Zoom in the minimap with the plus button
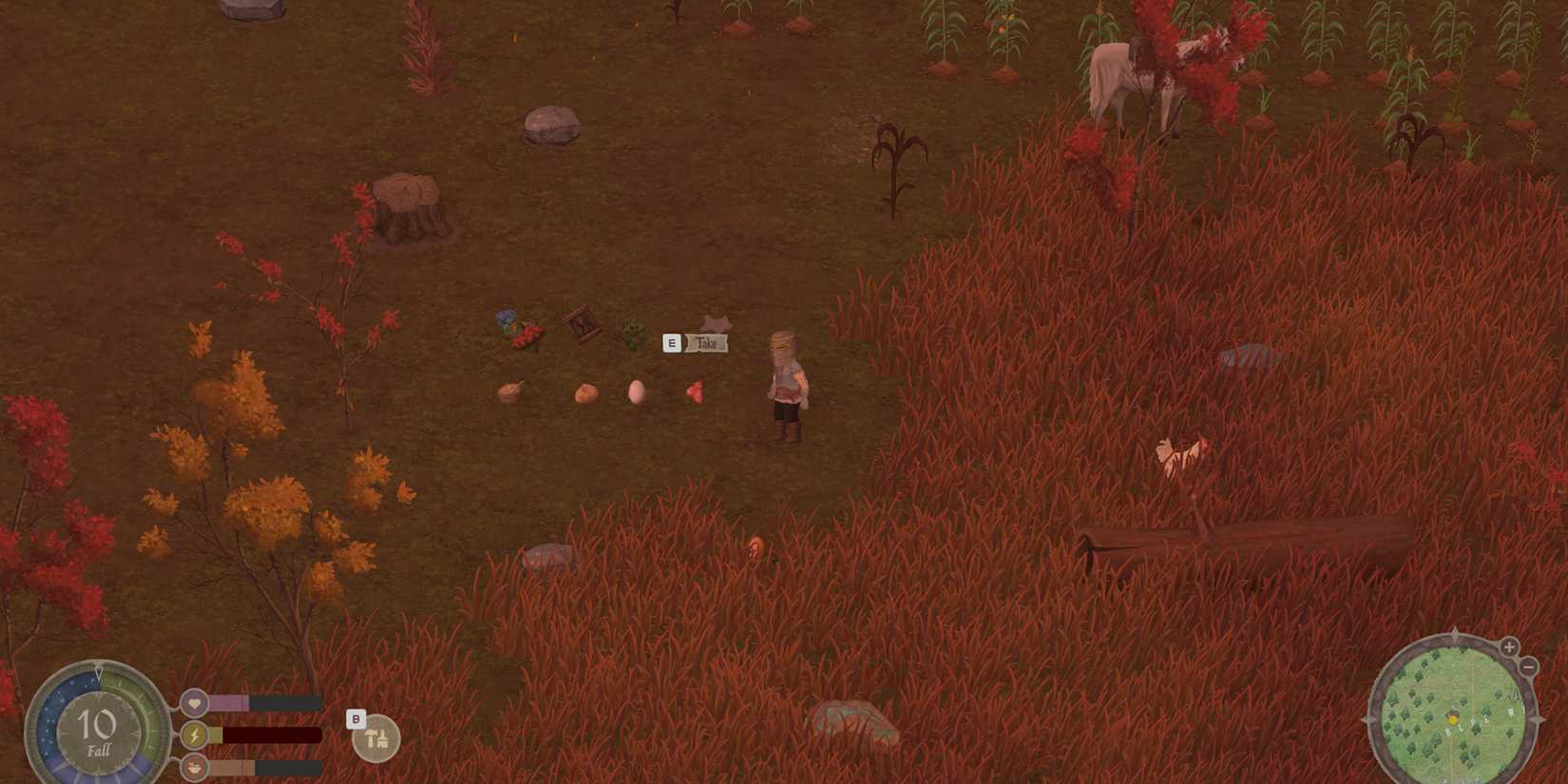This screenshot has width=1568, height=784. point(1508,646)
